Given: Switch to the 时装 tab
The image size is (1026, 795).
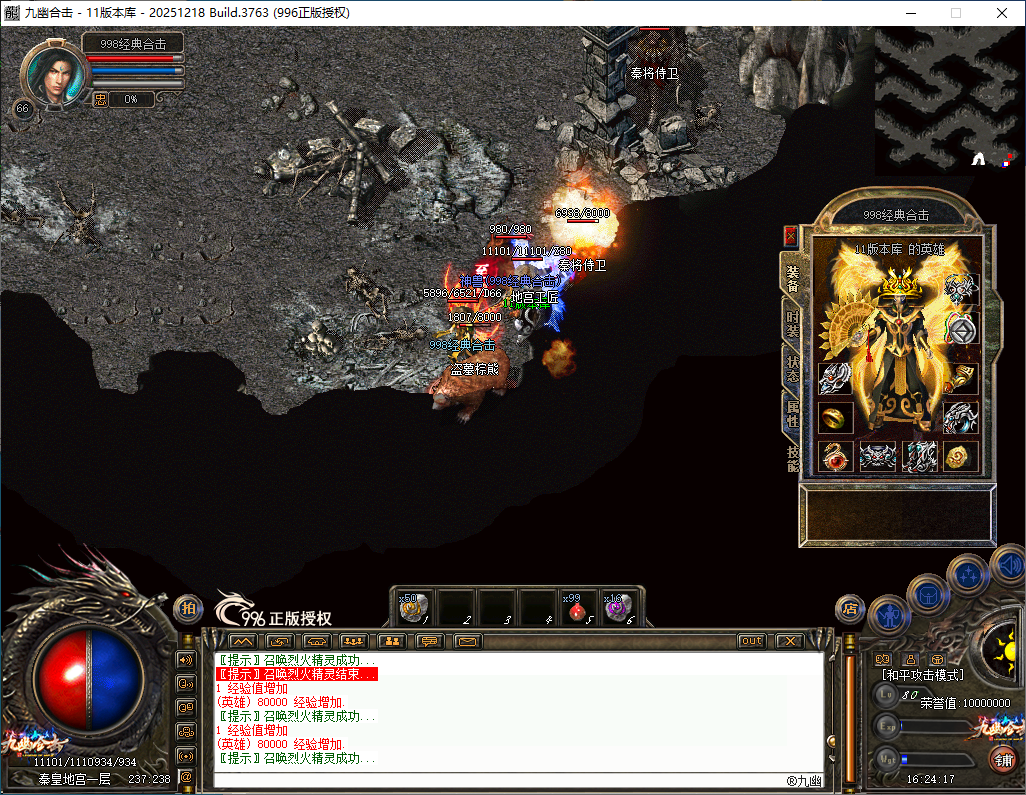Looking at the screenshot, I should tap(792, 322).
